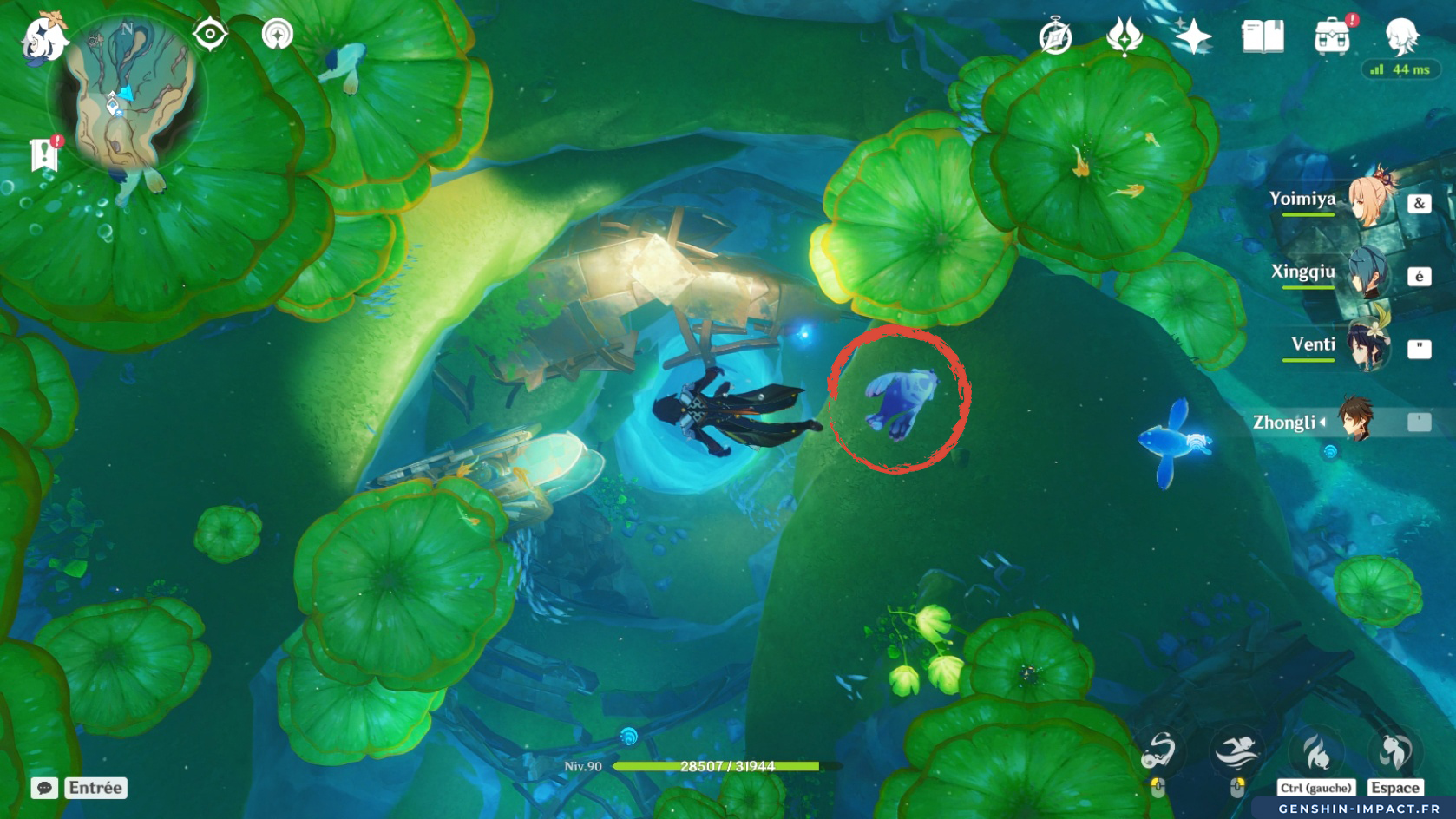Viewport: 1456px width, 819px height.
Task: Open the adventurer handbook book icon
Action: coord(1263,37)
